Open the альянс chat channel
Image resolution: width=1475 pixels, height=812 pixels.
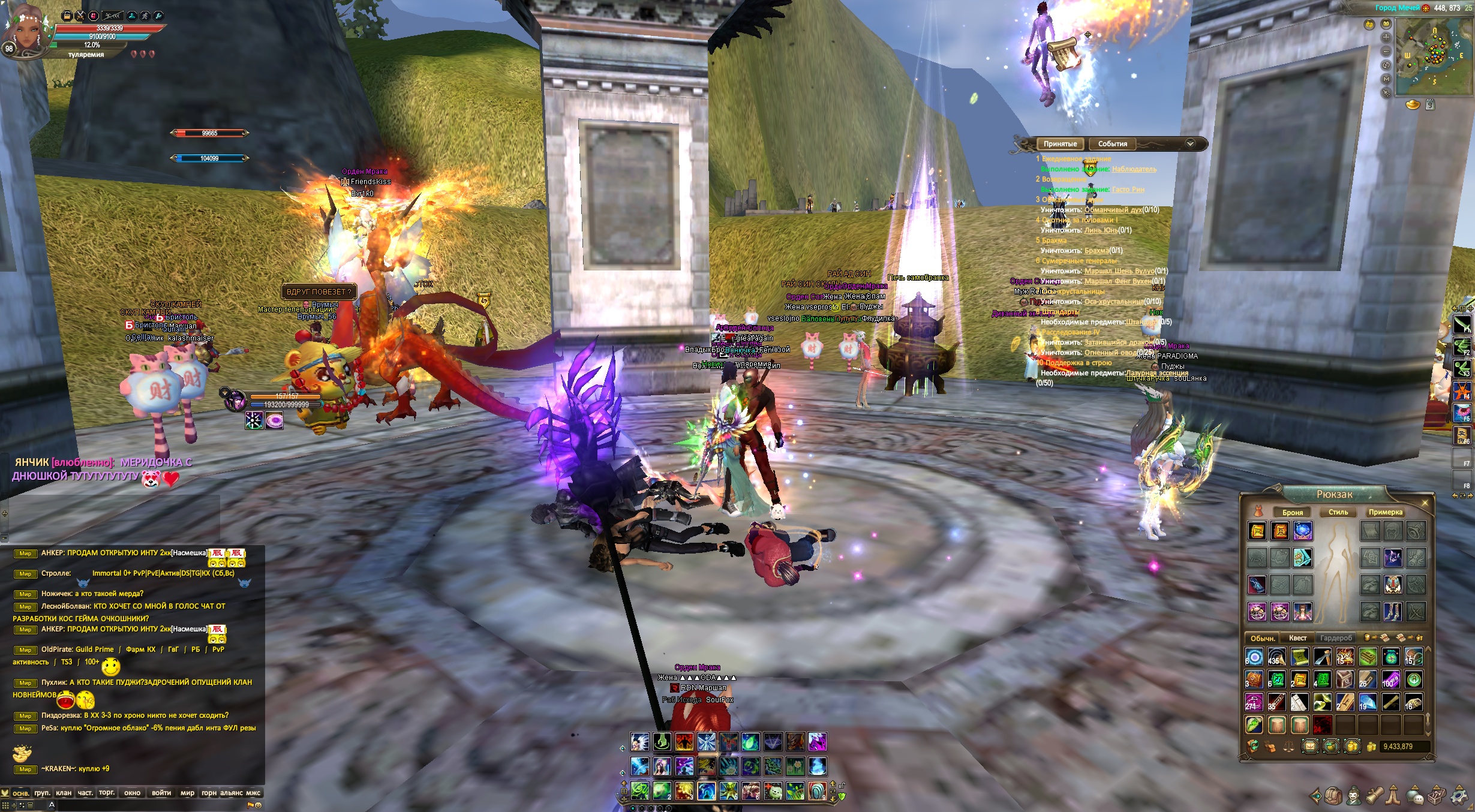(x=232, y=793)
